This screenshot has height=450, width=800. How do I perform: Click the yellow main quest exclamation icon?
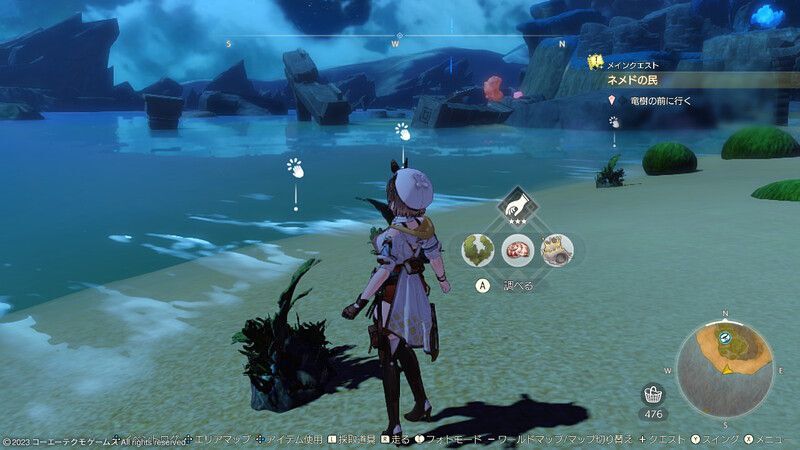[596, 62]
